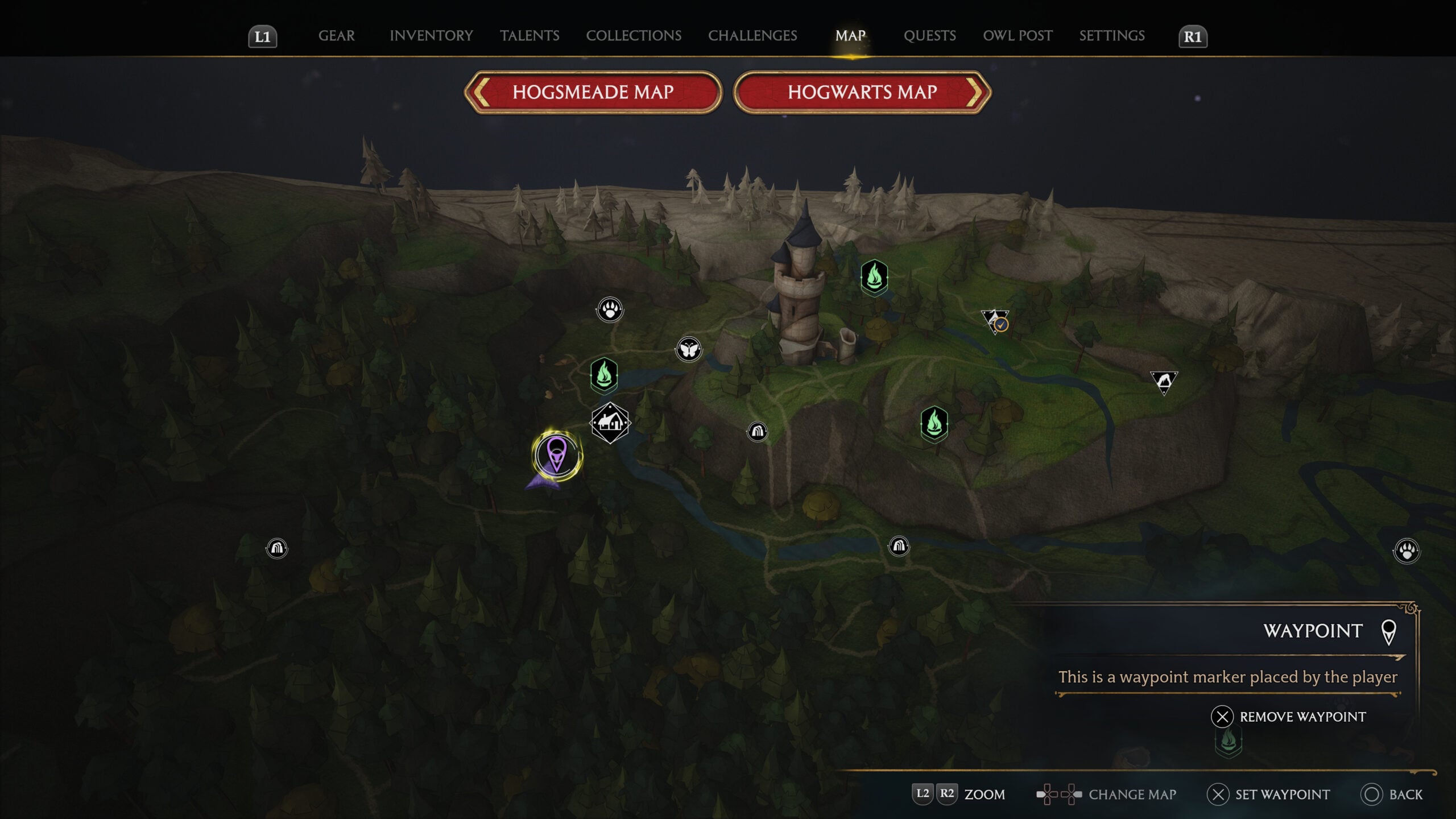Switch to the Inventory tab

(431, 36)
